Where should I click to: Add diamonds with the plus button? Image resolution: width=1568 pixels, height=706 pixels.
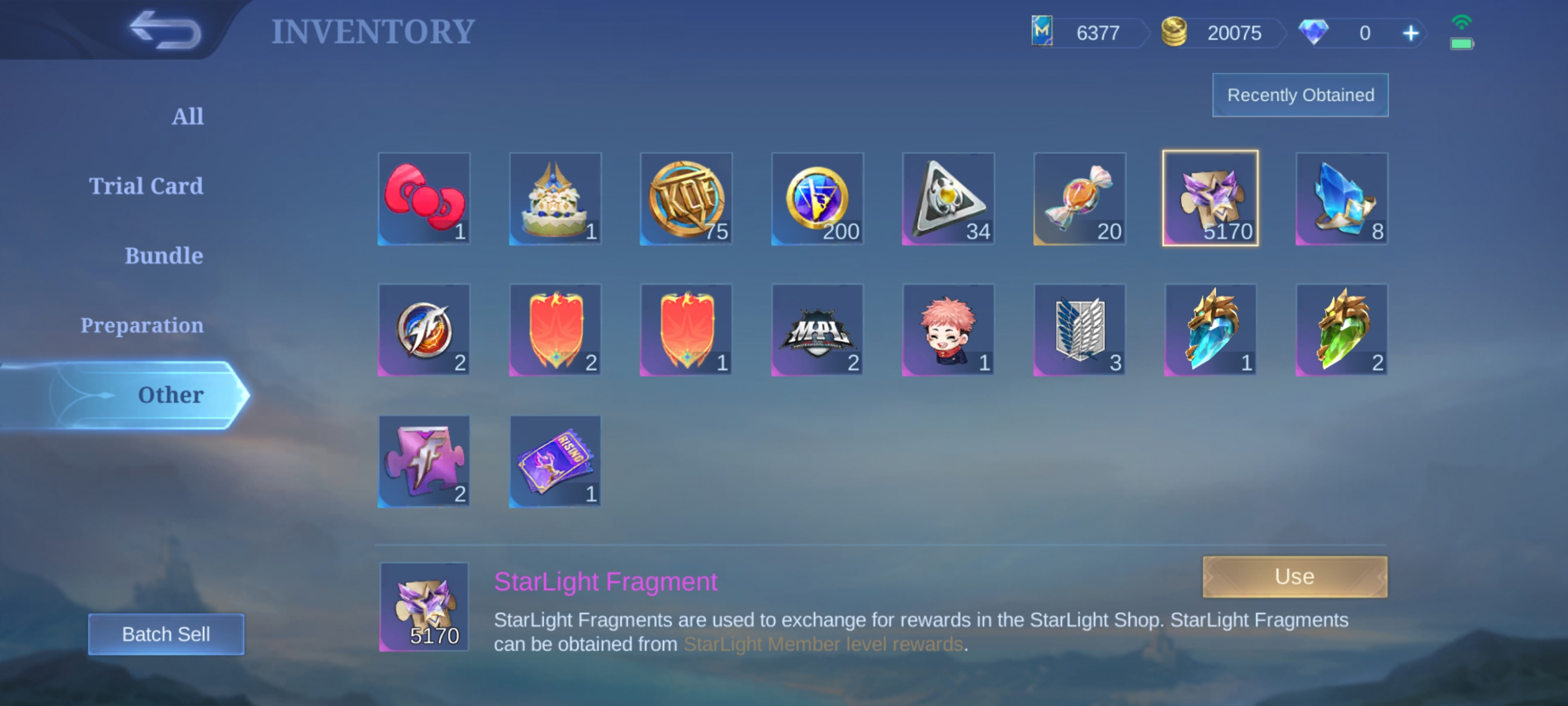(x=1410, y=33)
